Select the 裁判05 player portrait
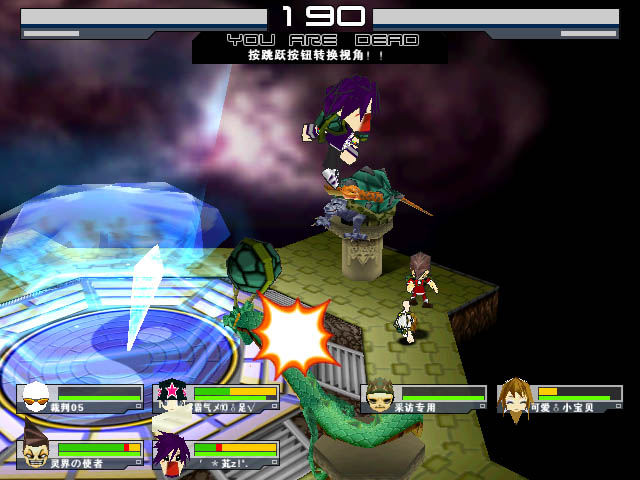 coord(35,398)
